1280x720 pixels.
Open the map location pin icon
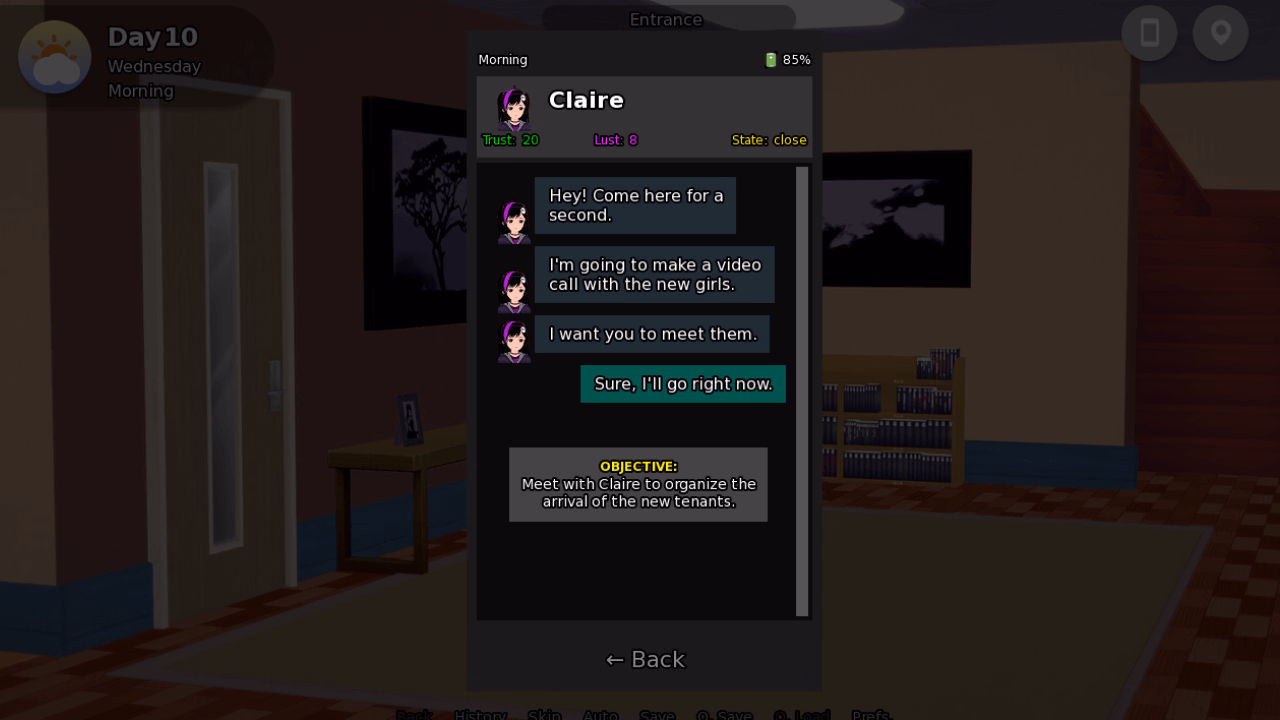(x=1220, y=33)
